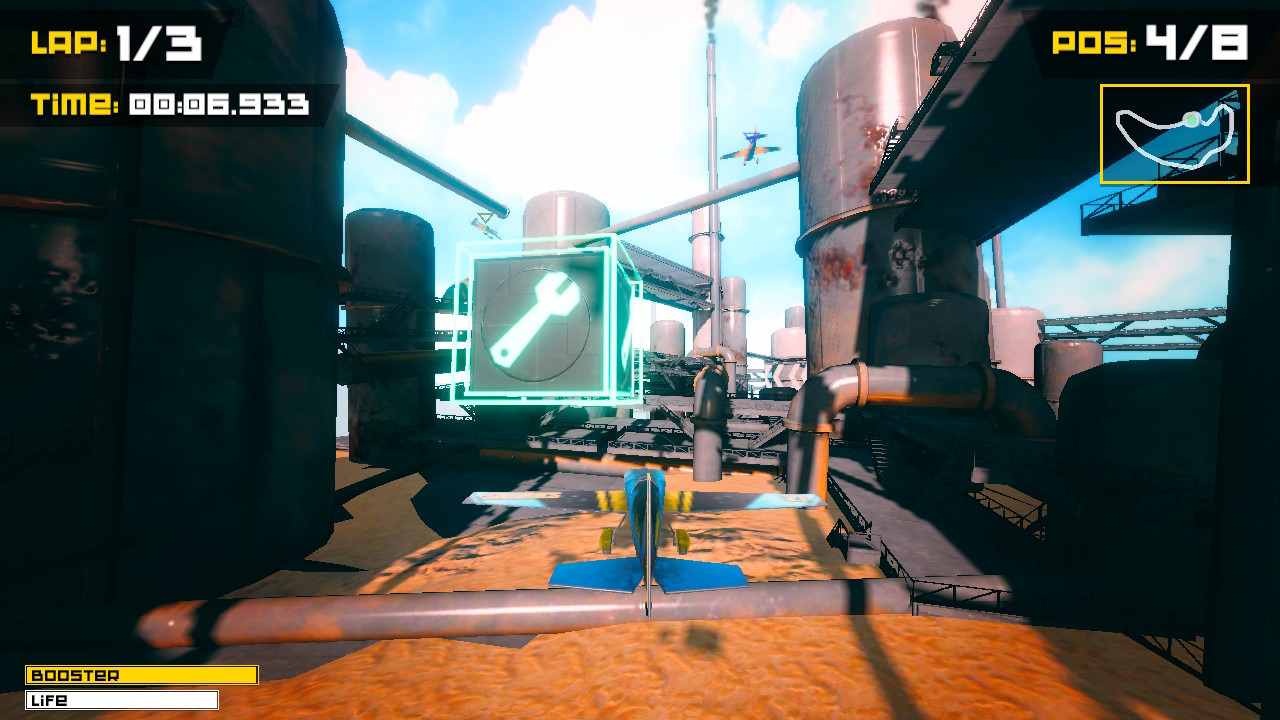This screenshot has height=720, width=1280.
Task: Click the race timer reading 00:06.933
Action: pos(220,100)
